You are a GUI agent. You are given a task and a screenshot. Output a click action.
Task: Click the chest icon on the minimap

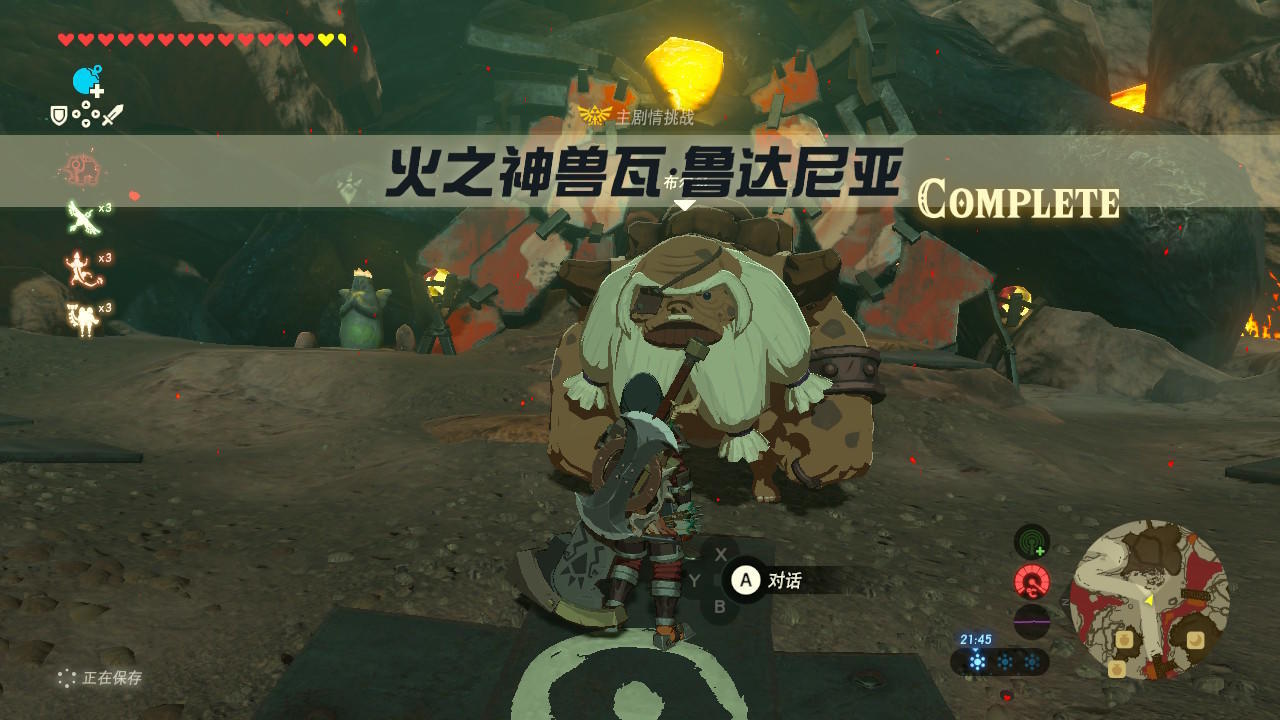(1126, 640)
